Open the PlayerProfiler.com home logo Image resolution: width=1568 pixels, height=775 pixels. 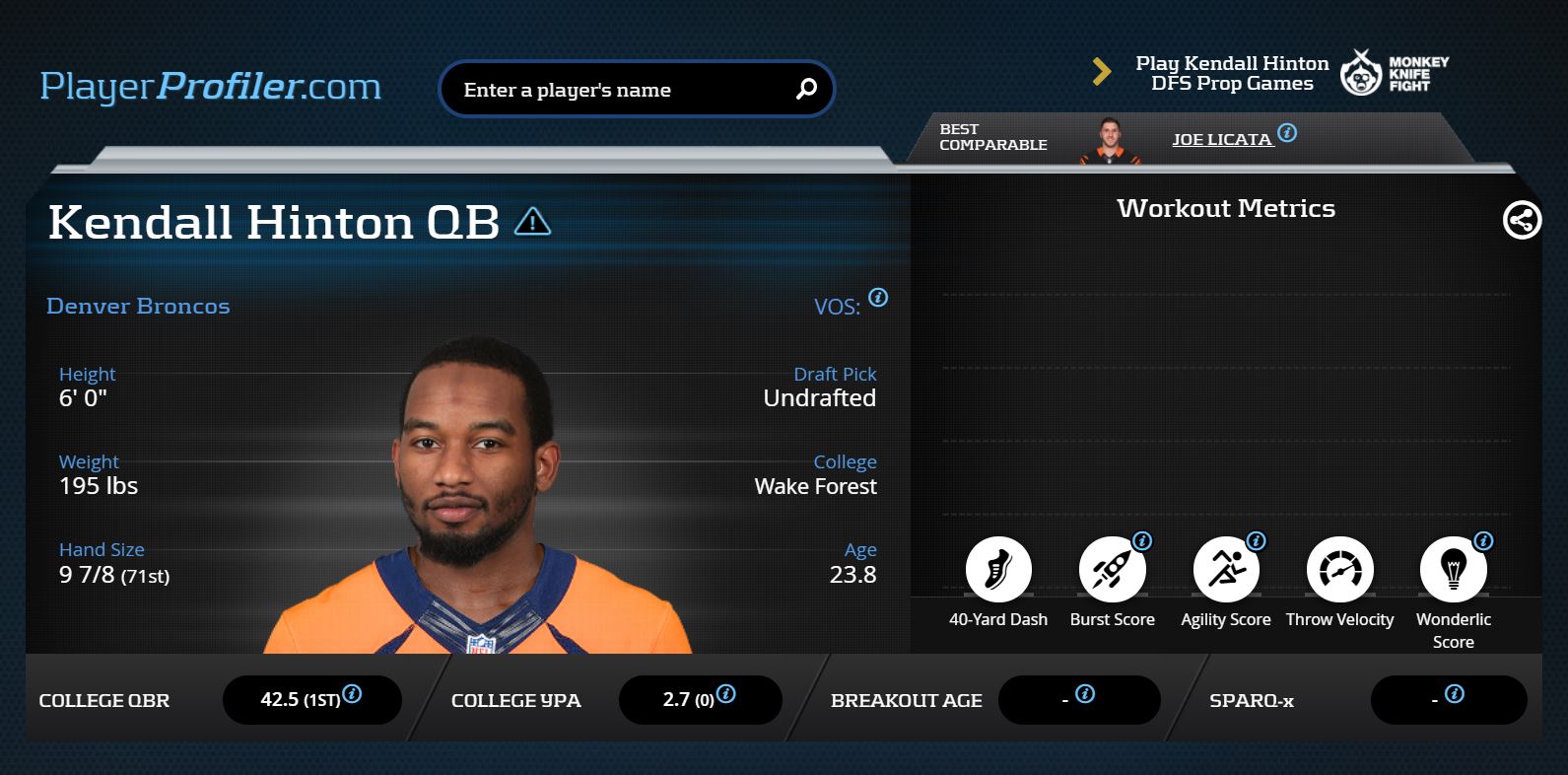pos(210,87)
